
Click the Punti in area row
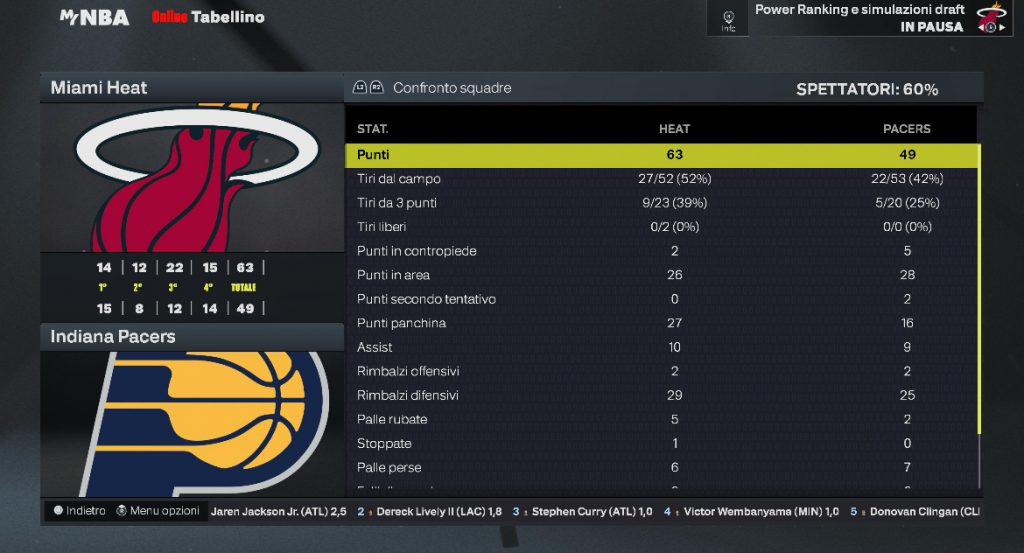click(x=660, y=275)
